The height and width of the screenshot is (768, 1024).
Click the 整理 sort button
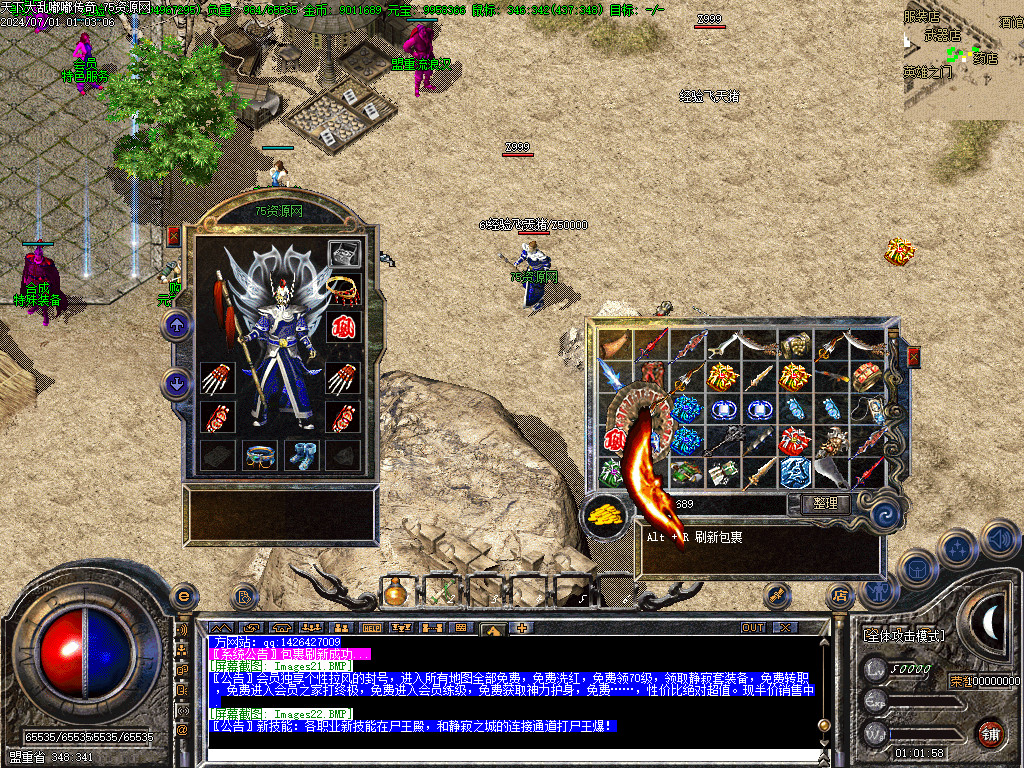click(825, 504)
